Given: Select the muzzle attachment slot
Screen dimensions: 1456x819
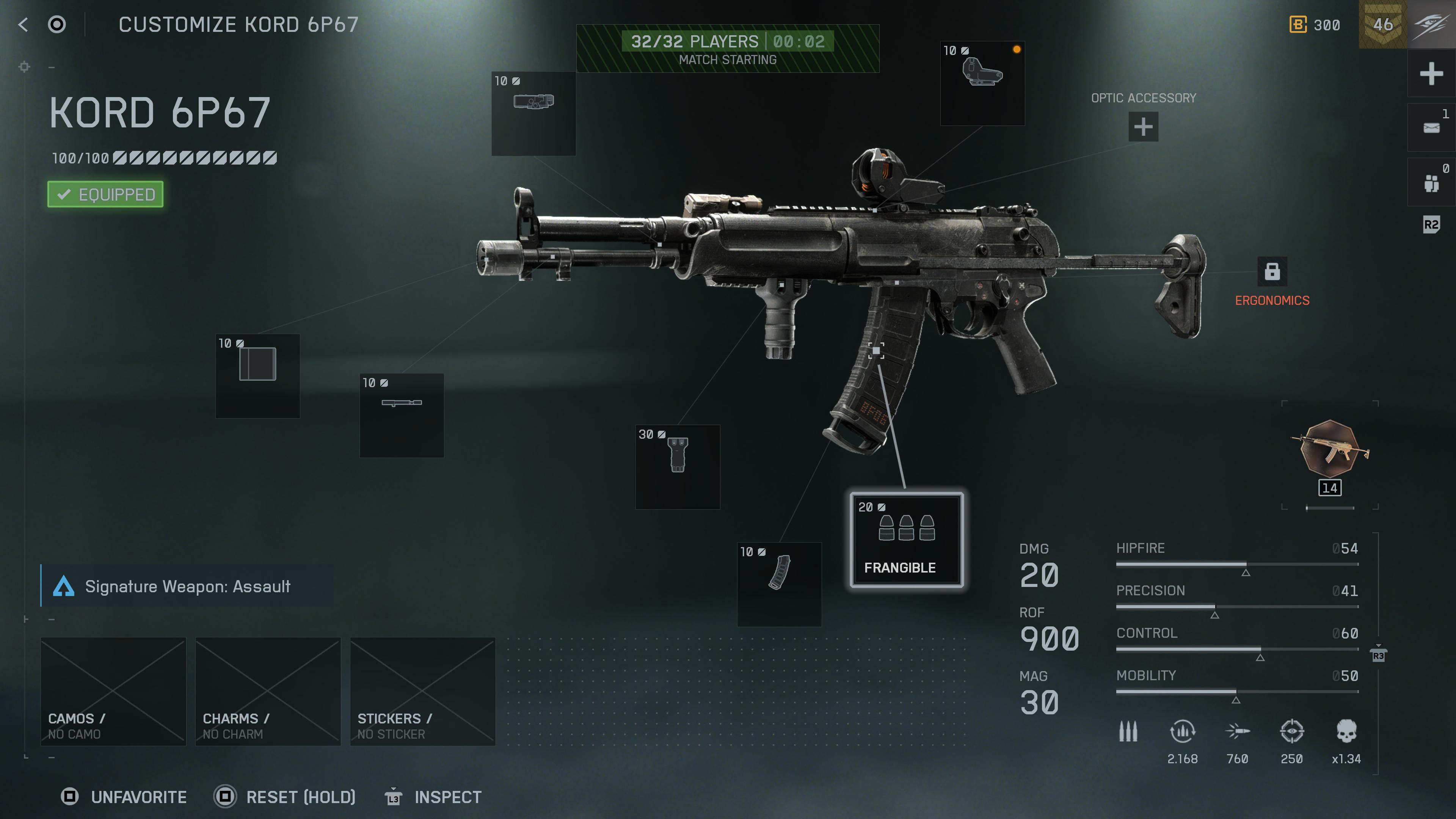Looking at the screenshot, I should pos(257,376).
